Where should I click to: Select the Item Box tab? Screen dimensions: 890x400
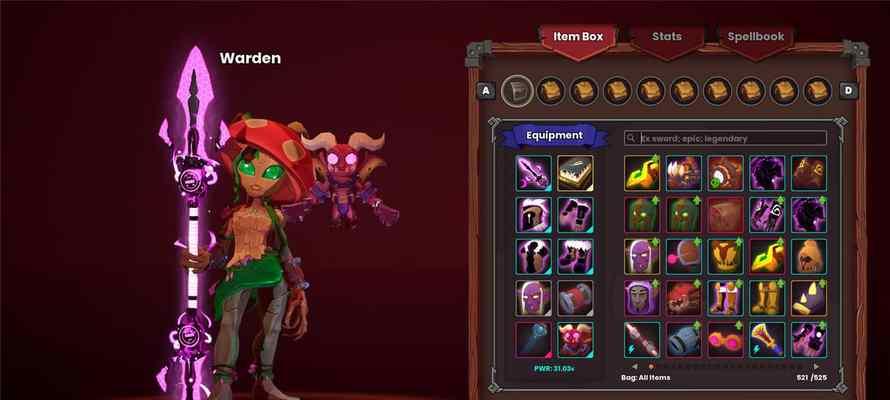[x=579, y=37]
